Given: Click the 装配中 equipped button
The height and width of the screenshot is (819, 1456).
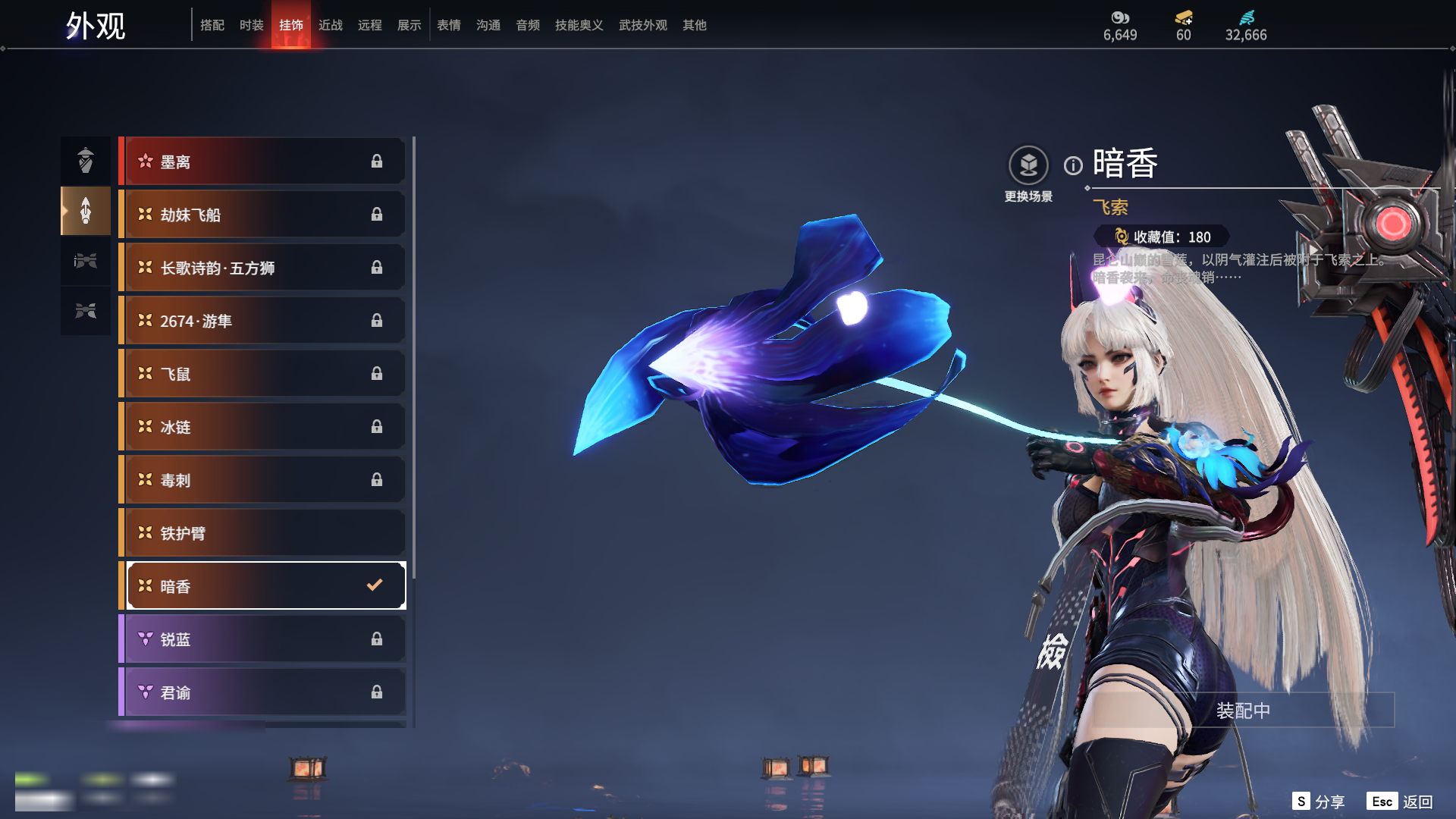Looking at the screenshot, I should pyautogui.click(x=1243, y=711).
